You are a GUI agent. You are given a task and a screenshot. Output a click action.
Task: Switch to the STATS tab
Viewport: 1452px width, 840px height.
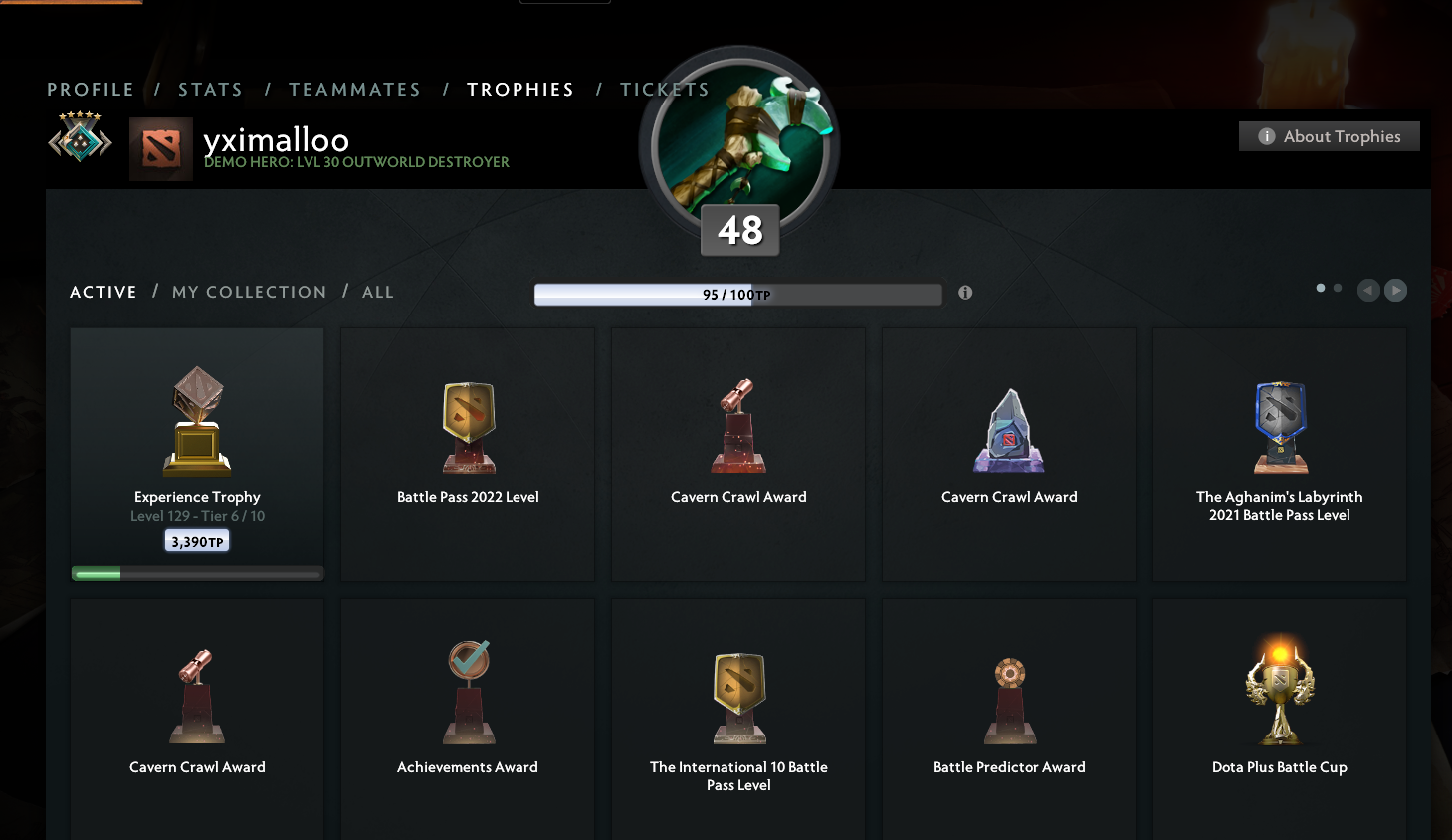pos(210,89)
